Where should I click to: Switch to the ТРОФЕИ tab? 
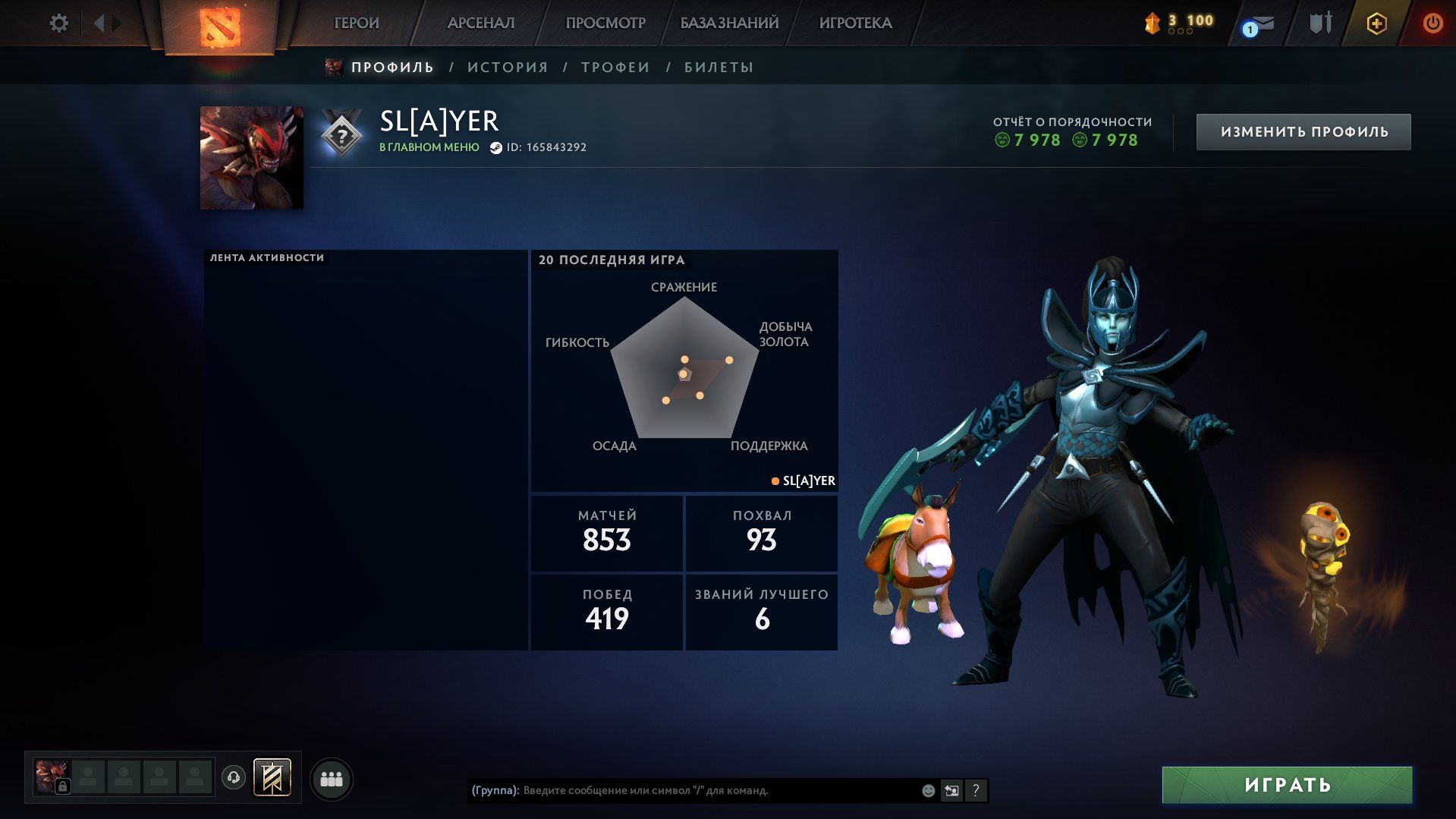(x=615, y=68)
